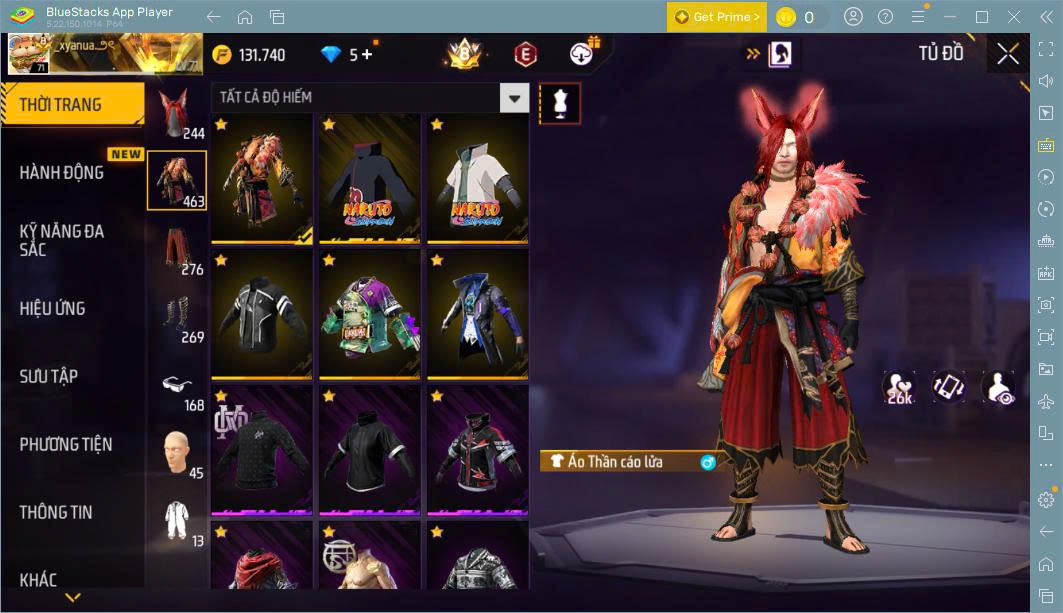Add diamonds with the plus button

click(x=367, y=54)
